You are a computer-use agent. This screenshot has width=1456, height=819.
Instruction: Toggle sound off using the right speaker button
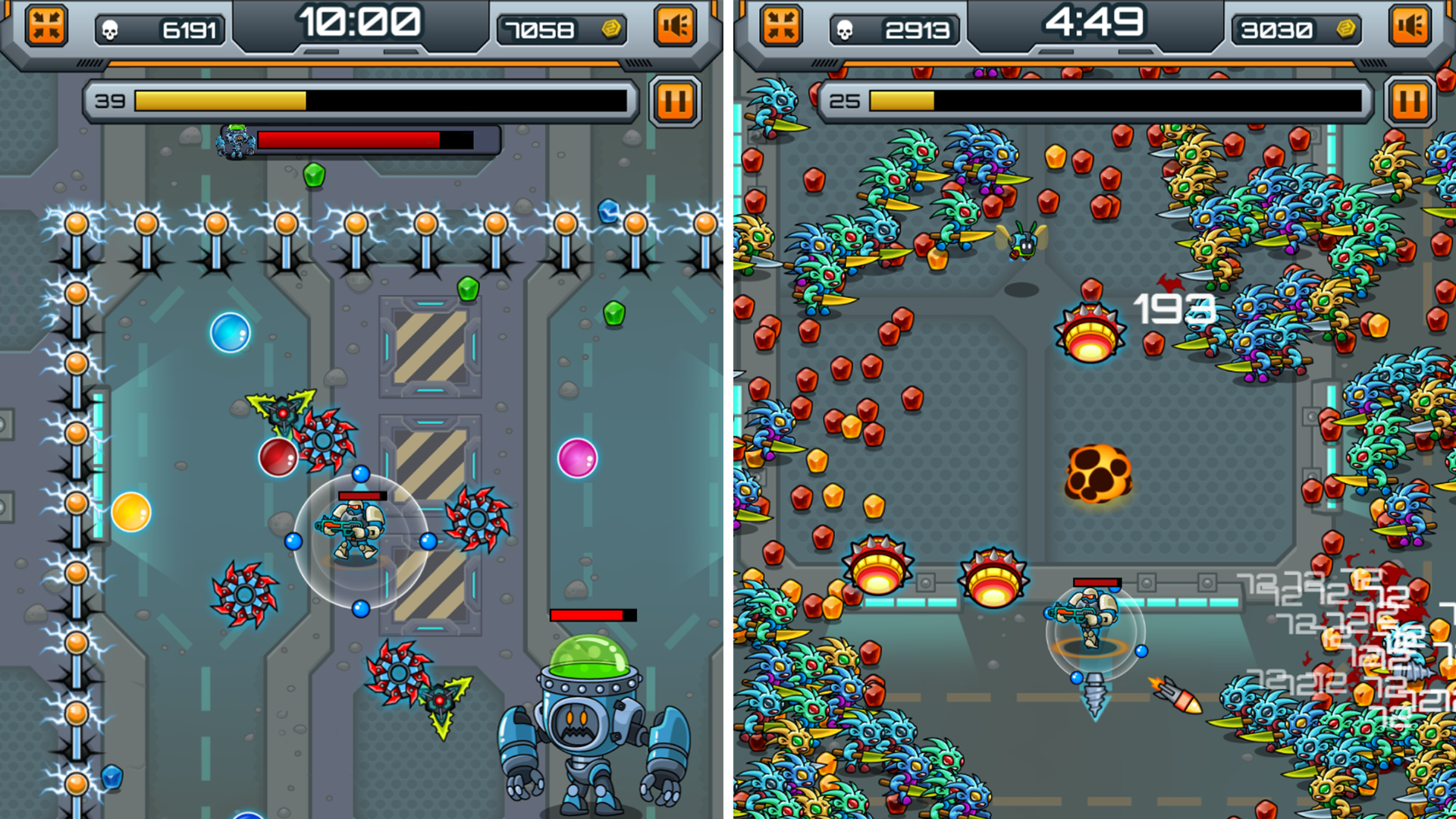pyautogui.click(x=1409, y=26)
